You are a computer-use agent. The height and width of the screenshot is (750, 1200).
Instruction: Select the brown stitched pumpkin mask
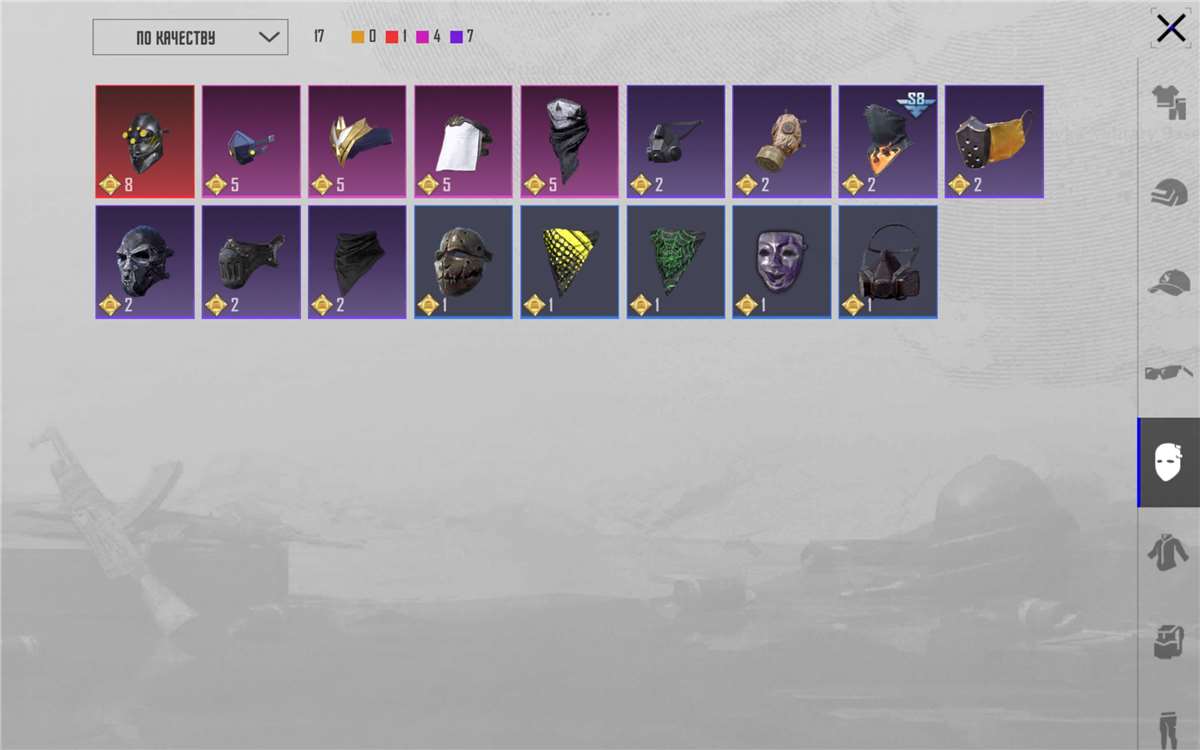tap(463, 262)
